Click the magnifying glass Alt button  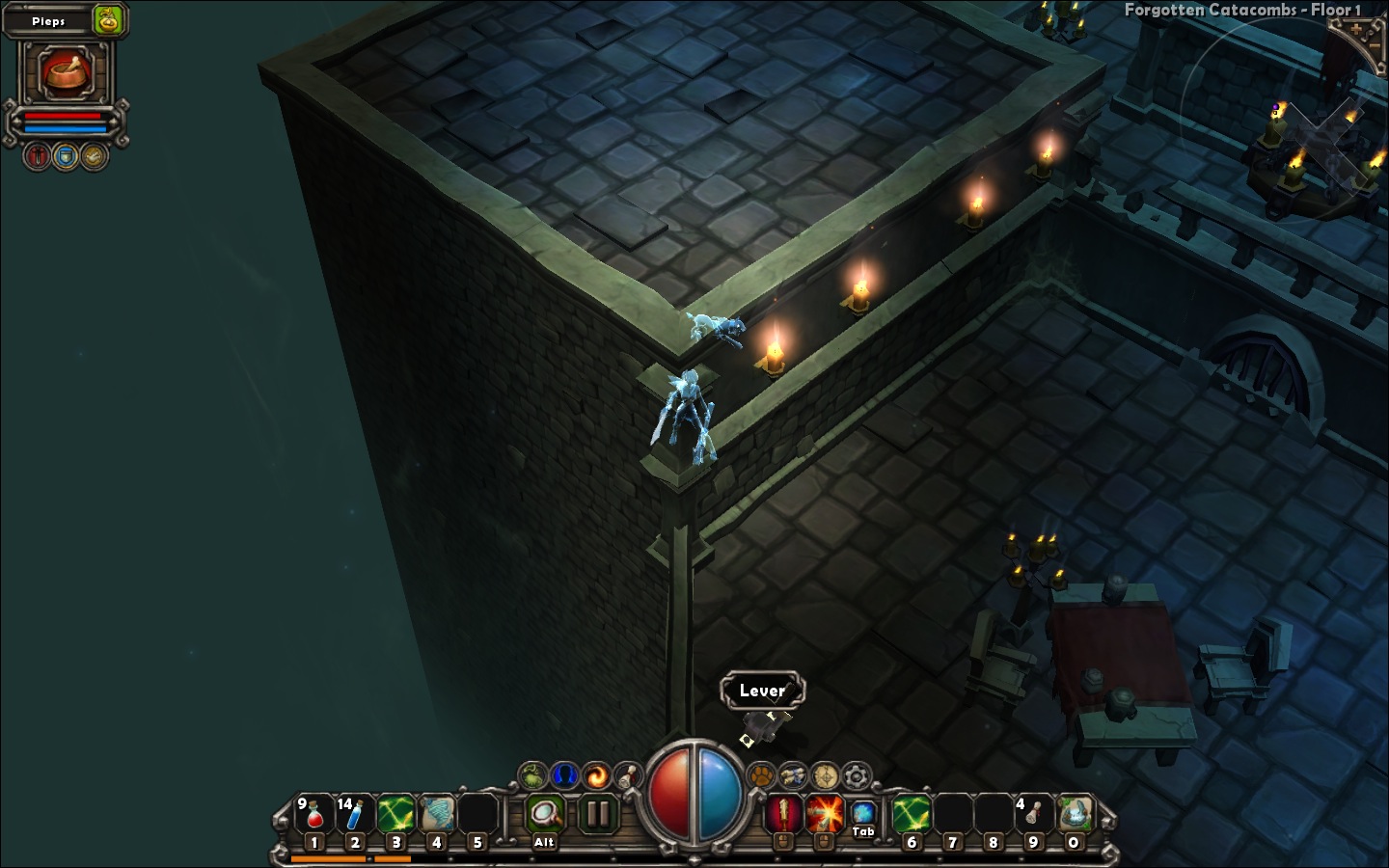[x=545, y=816]
